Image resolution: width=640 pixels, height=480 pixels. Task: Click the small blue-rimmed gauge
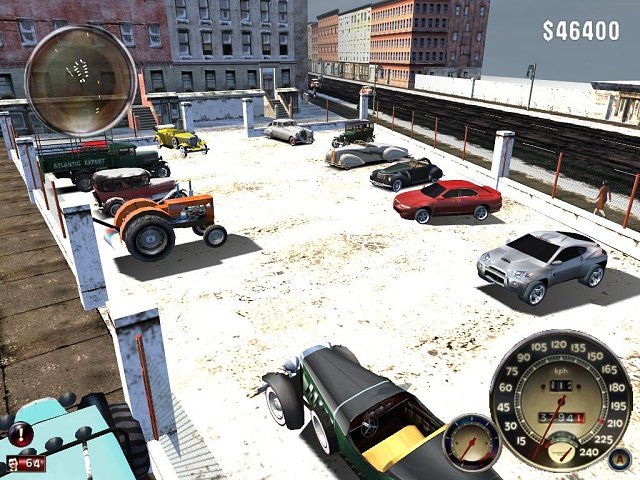[x=470, y=442]
